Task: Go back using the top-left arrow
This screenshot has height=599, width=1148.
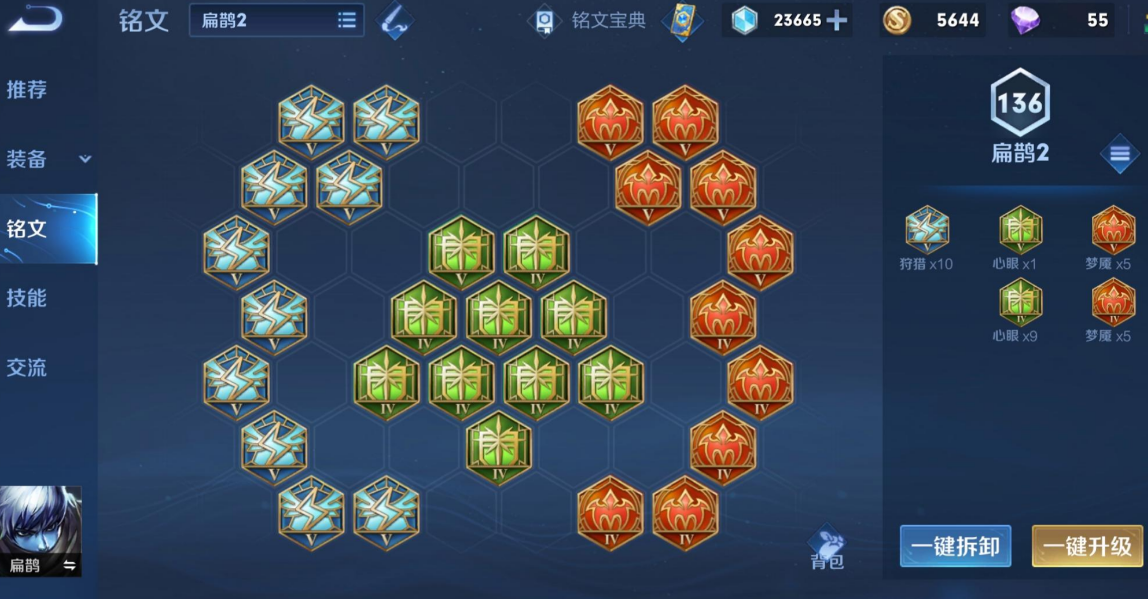Action: pyautogui.click(x=36, y=19)
